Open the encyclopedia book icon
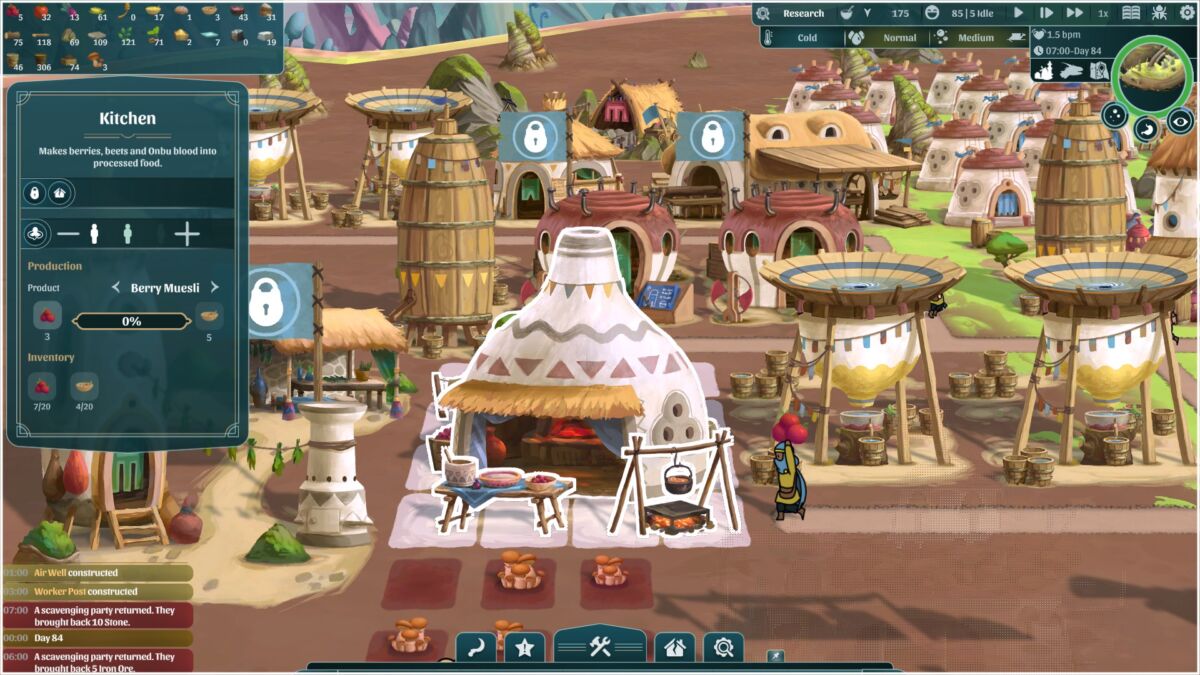Image resolution: width=1200 pixels, height=675 pixels. tap(1131, 13)
